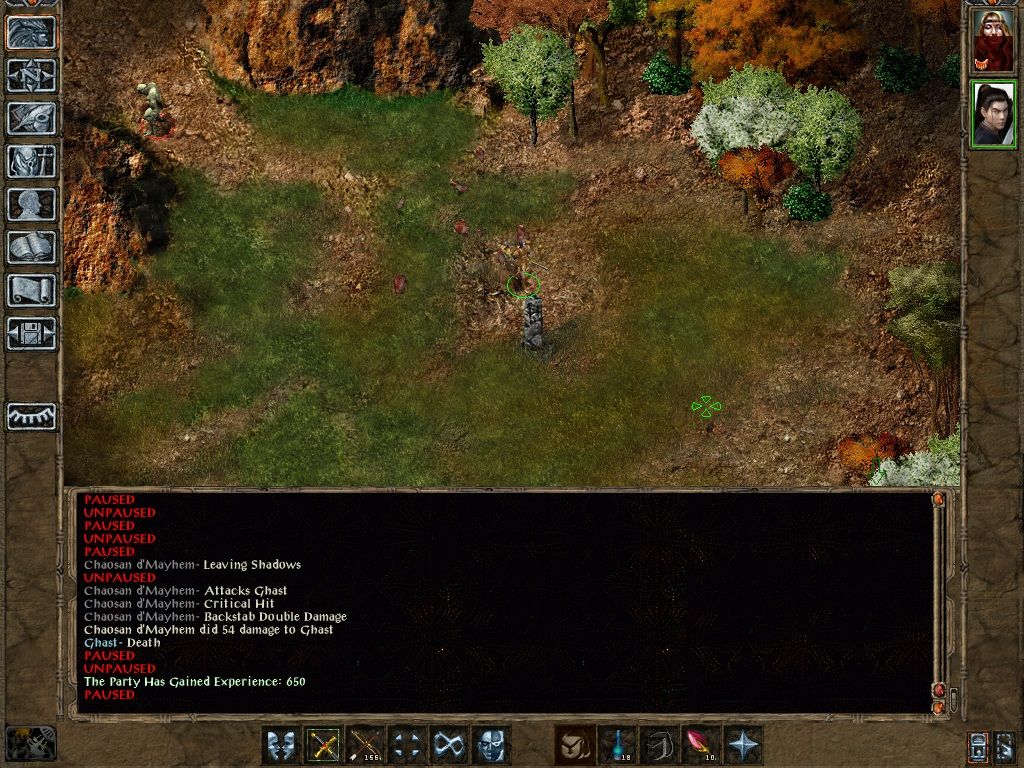Activate the two-masks talk button
Screen dimensions: 1024x768
[x=281, y=746]
